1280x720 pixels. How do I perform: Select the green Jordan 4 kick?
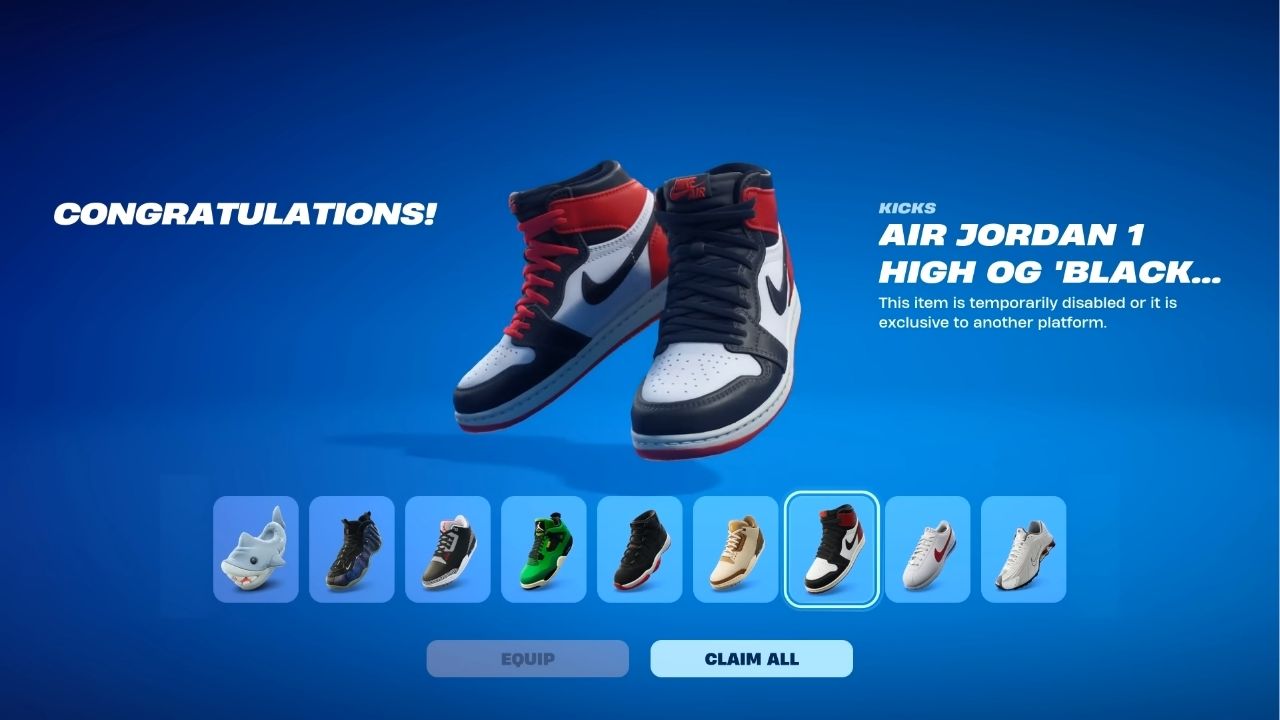543,550
